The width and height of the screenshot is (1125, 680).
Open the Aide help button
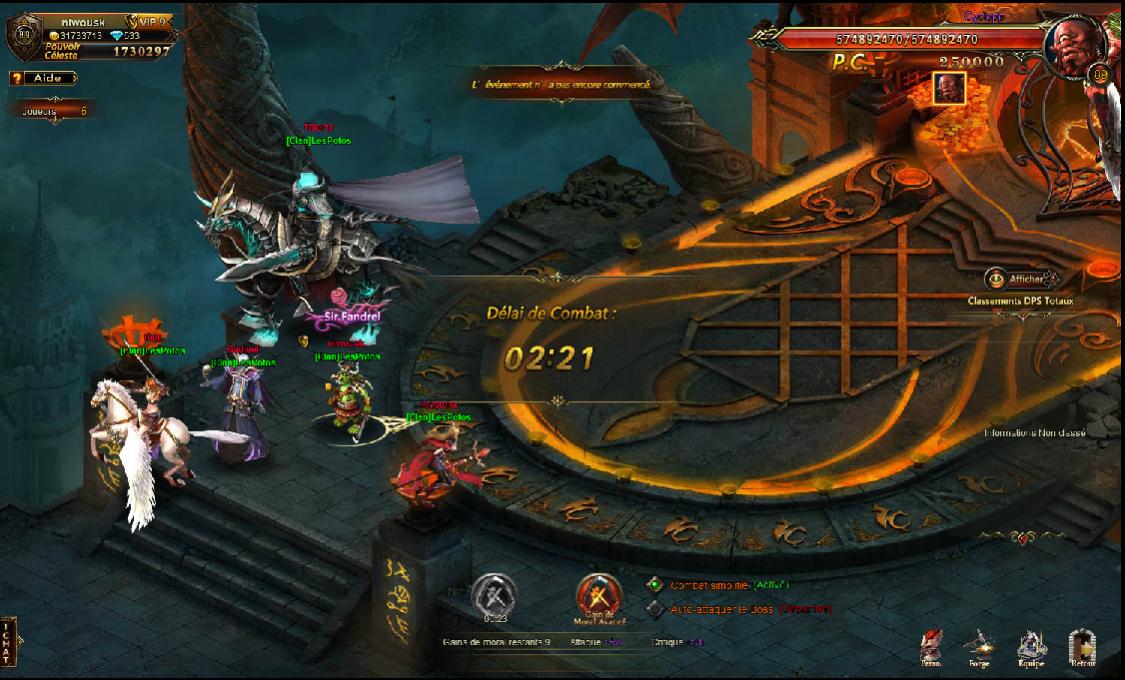[x=42, y=78]
